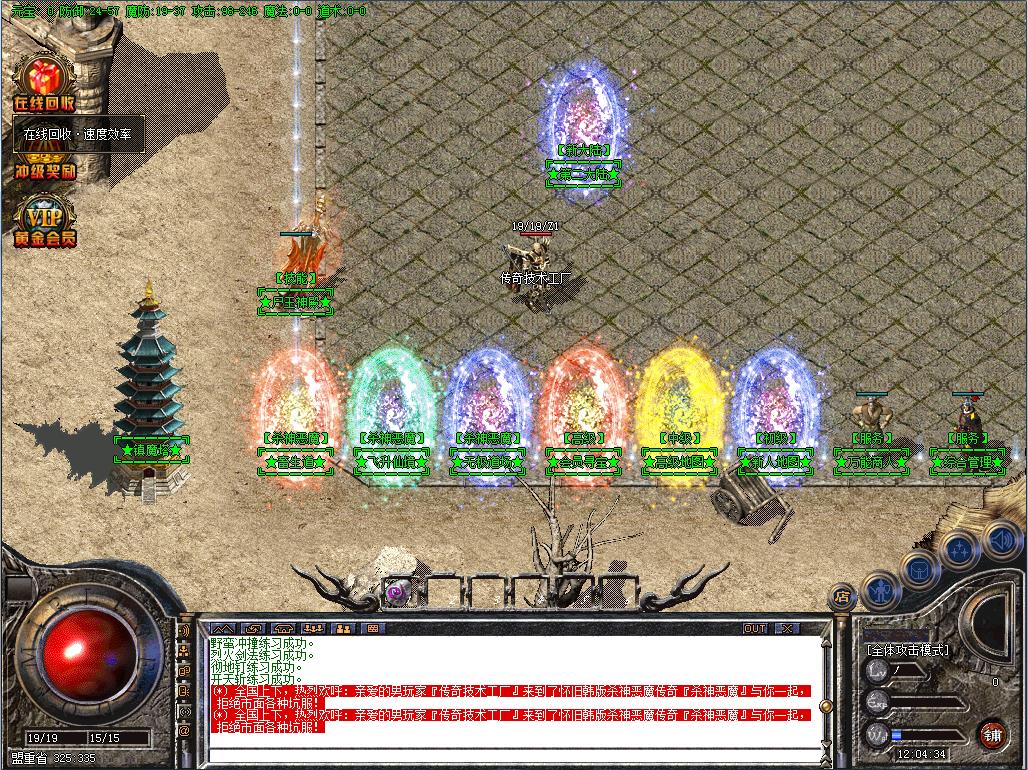Select the purple orb belt slot
This screenshot has width=1028, height=770.
pos(395,591)
